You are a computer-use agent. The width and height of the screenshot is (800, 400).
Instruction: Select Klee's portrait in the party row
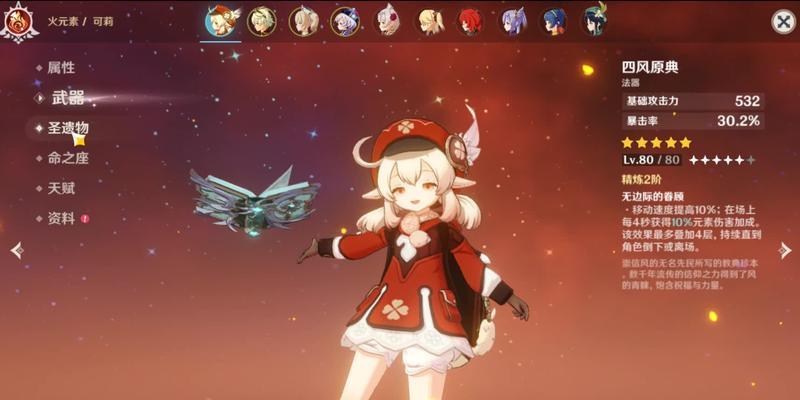tap(220, 21)
